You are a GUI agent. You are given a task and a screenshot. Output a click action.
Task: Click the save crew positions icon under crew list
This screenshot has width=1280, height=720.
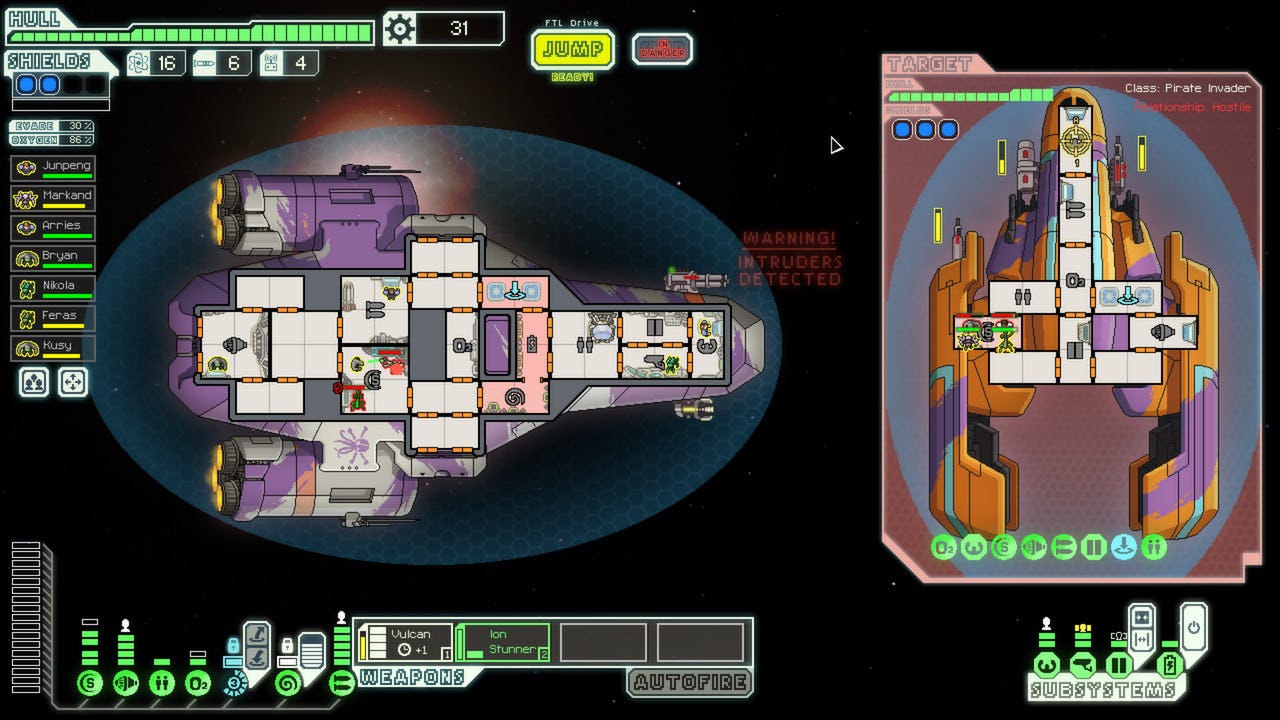click(33, 383)
